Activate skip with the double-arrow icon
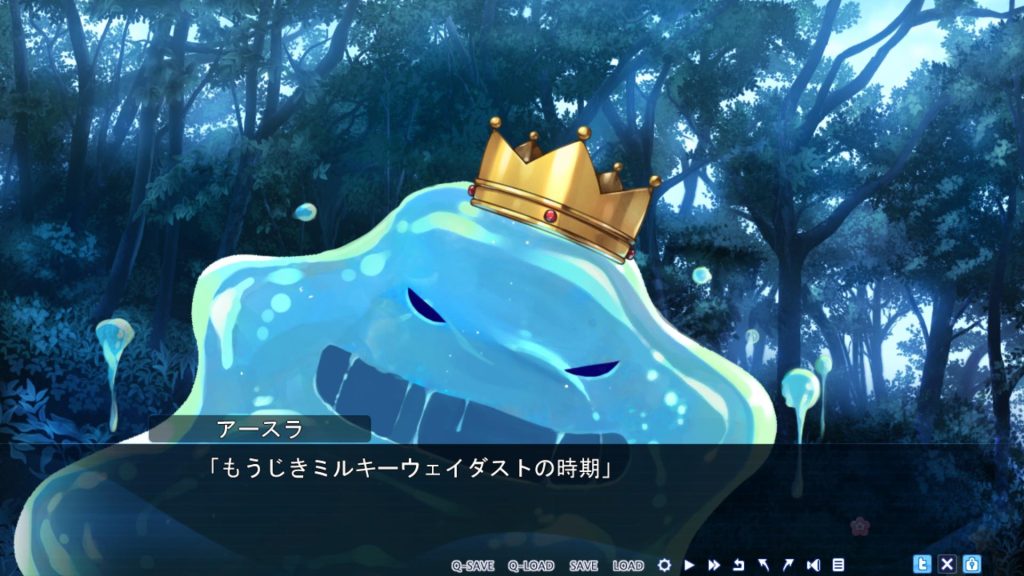 coord(714,565)
